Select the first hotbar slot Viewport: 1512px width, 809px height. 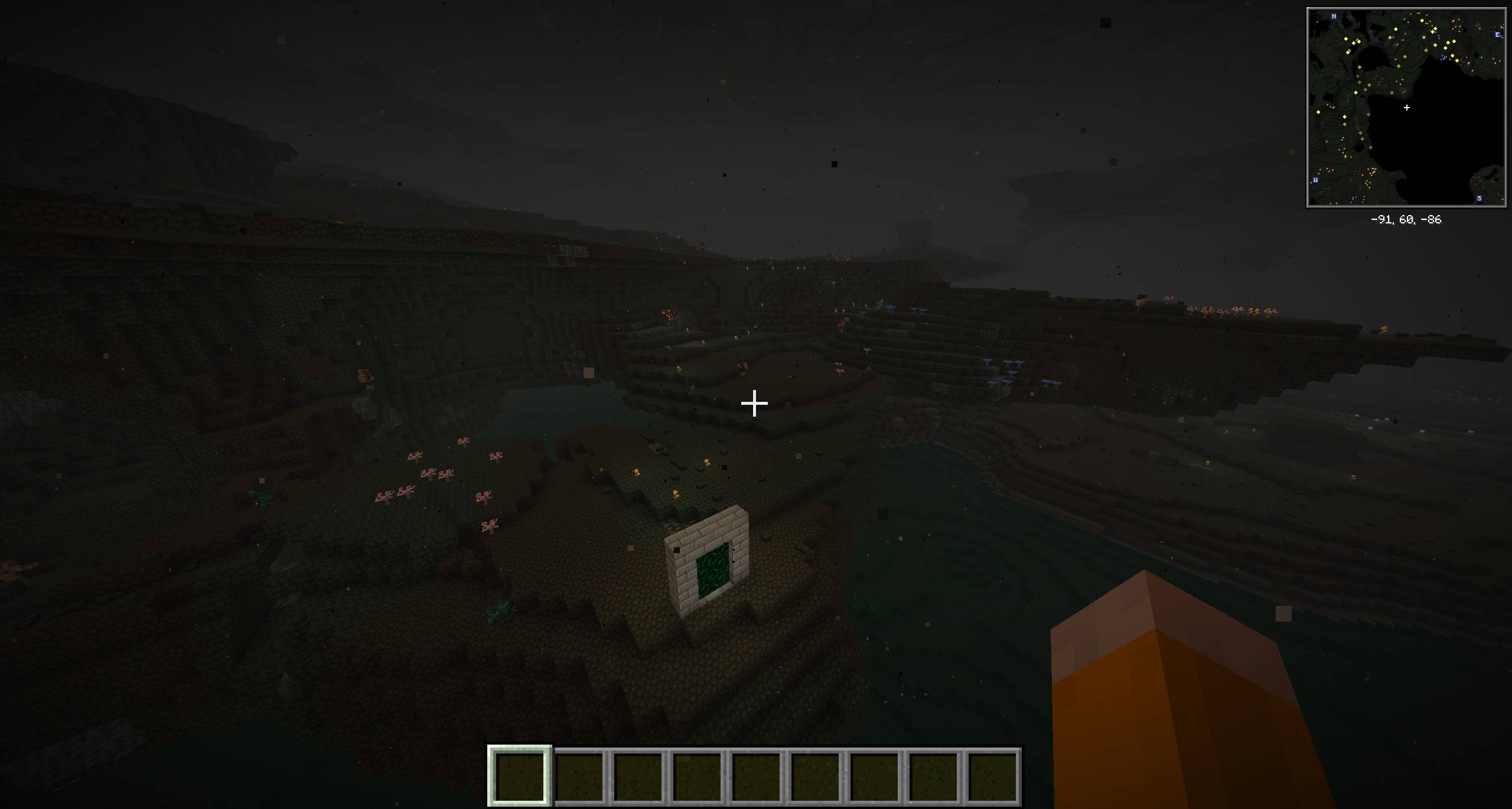pos(519,775)
